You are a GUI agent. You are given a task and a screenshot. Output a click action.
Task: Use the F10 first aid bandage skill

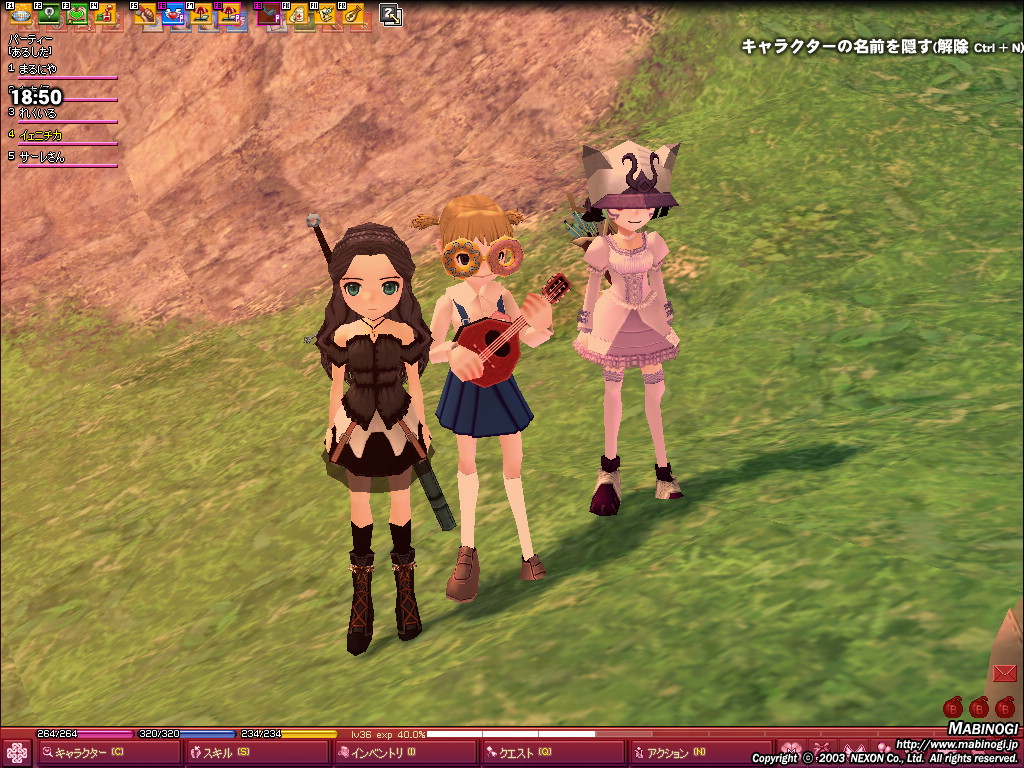297,15
